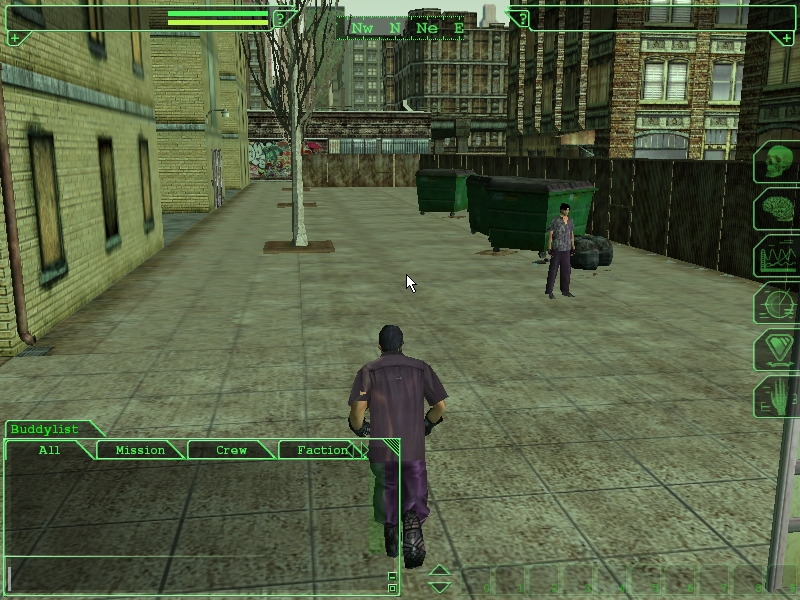800x600 pixels.
Task: Switch to the Faction chat tab
Action: (322, 450)
